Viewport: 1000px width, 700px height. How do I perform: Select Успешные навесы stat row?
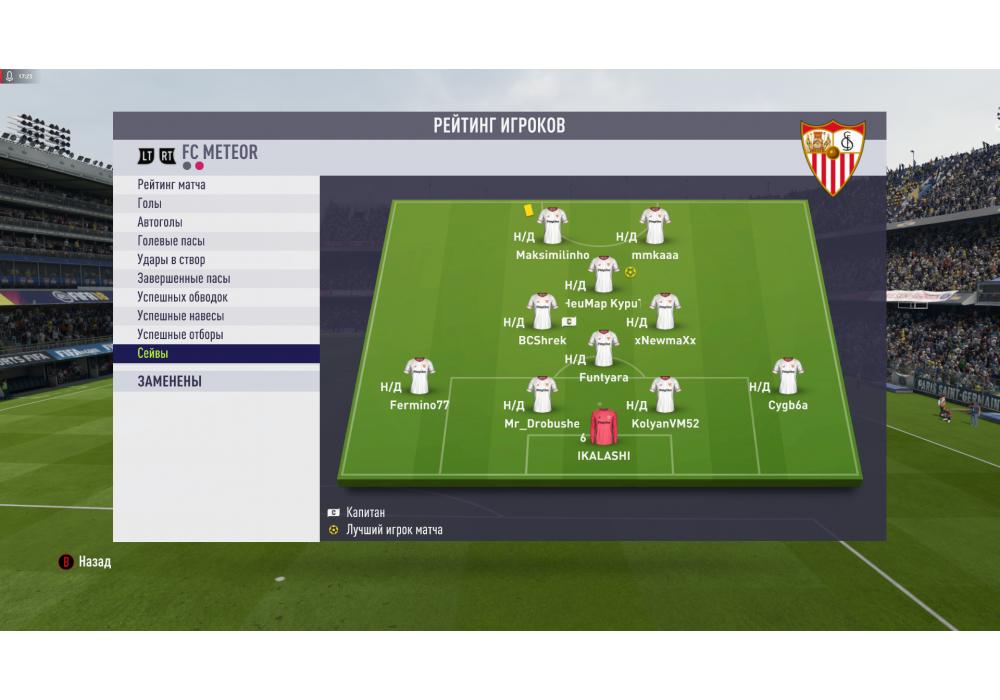pos(215,316)
